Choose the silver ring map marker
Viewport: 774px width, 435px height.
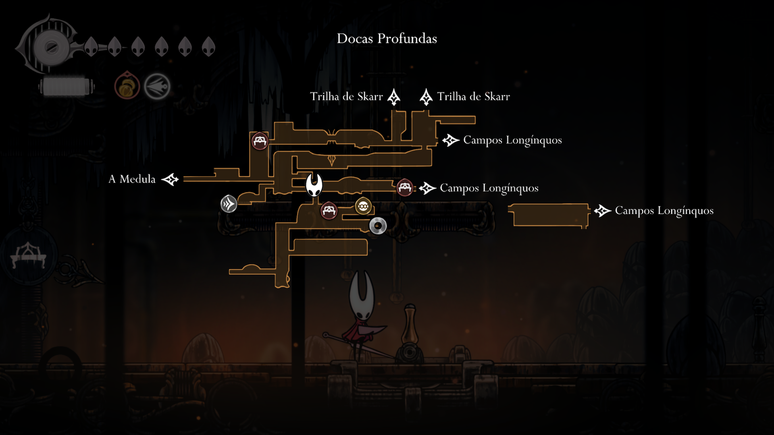pyautogui.click(x=378, y=225)
